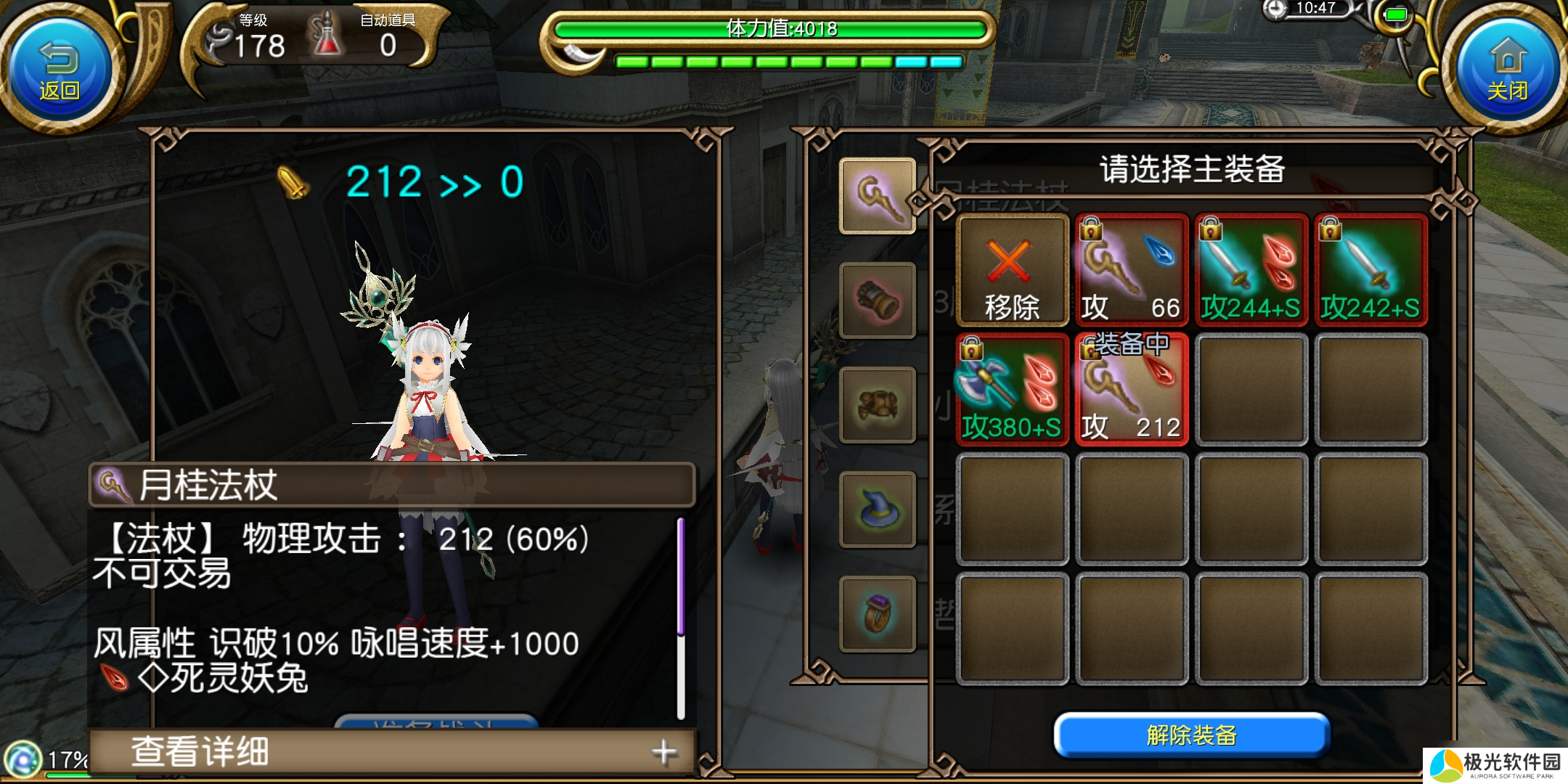Click the item description scrollbar
Viewport: 1568px width, 784px height.
680,617
